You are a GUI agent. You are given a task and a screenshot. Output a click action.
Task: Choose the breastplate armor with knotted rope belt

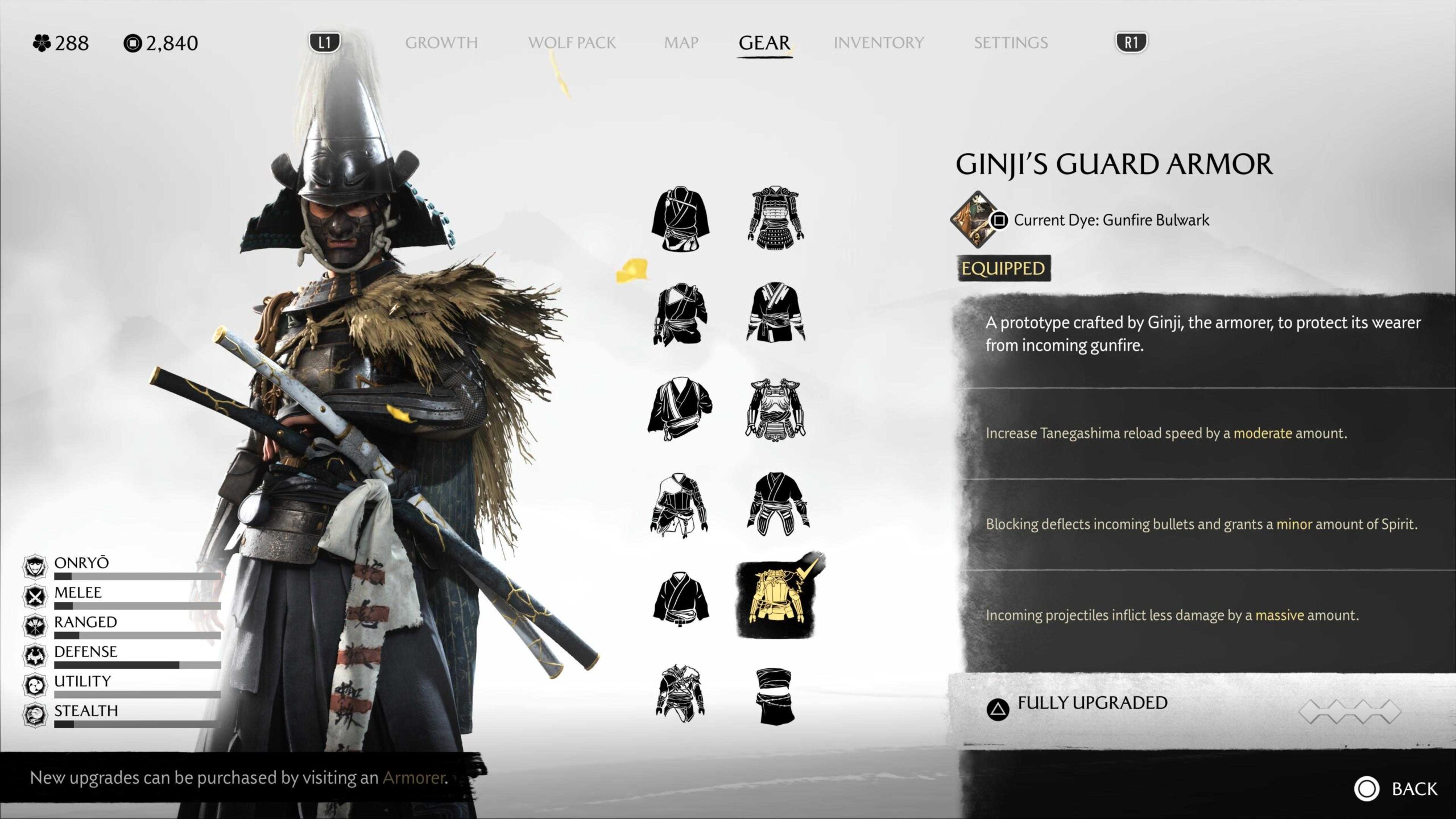[776, 409]
